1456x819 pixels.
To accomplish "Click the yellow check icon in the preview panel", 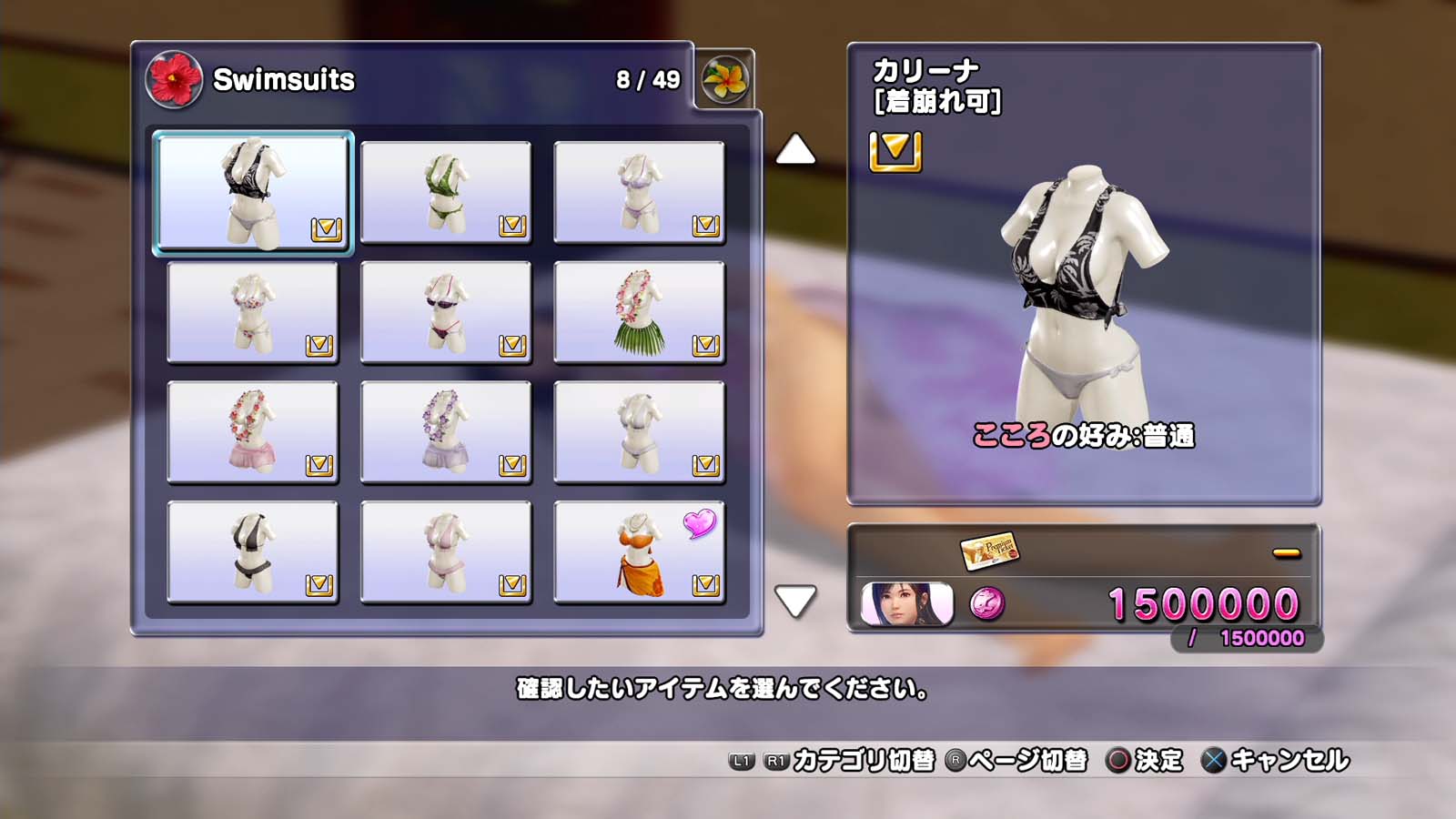I will click(895, 151).
